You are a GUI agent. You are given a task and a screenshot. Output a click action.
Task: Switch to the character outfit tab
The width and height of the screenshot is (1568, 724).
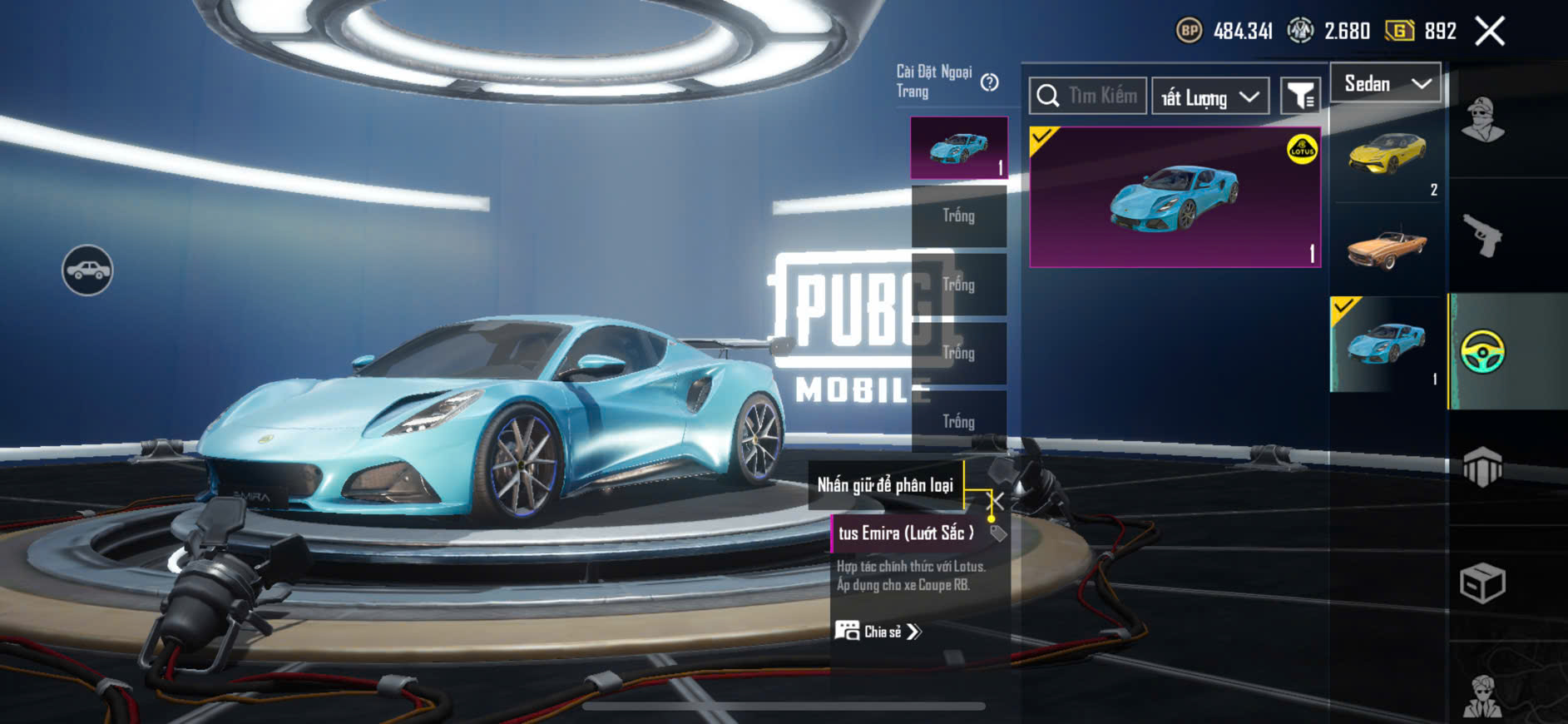click(x=1483, y=121)
